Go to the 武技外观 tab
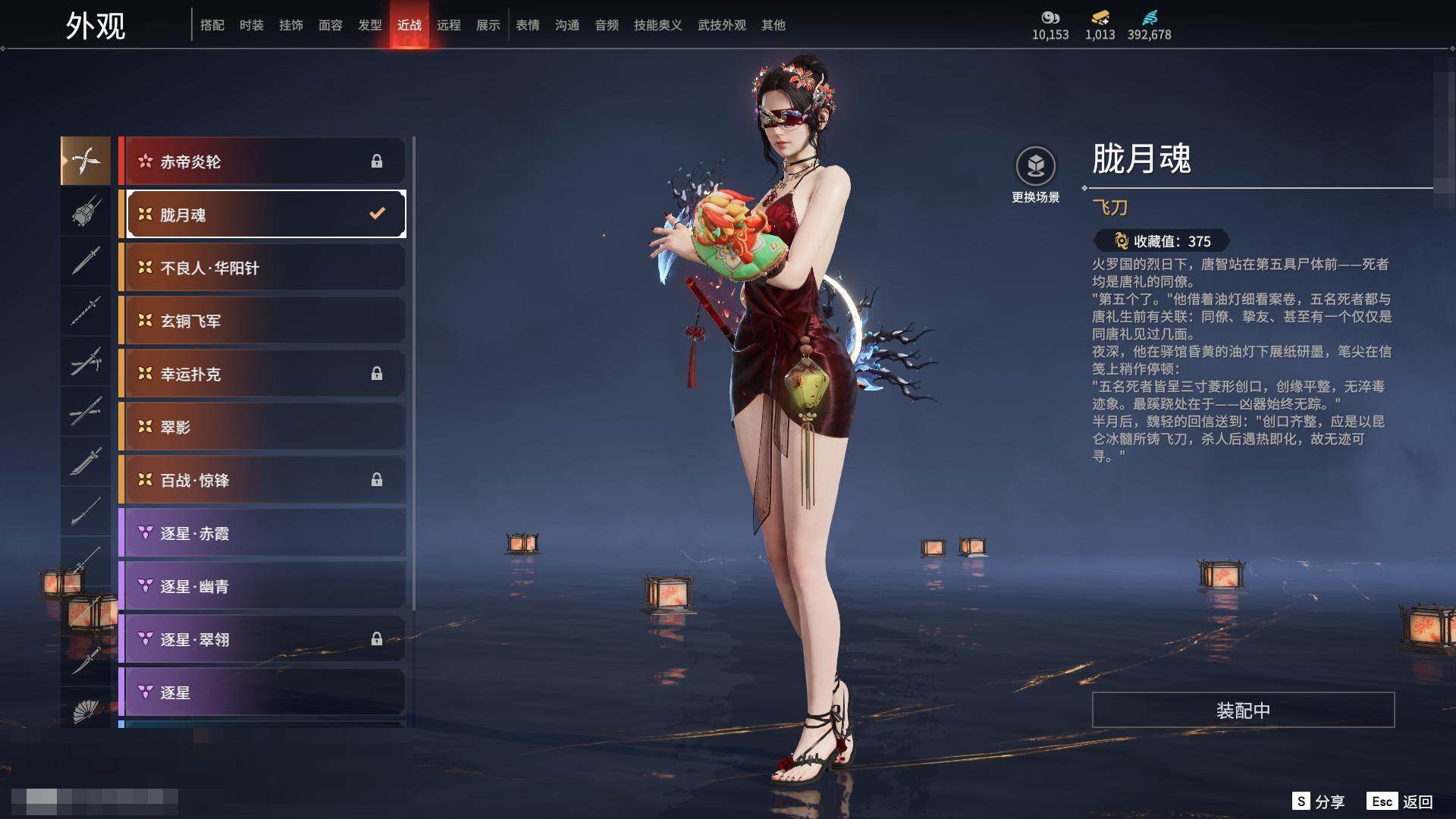 click(x=721, y=25)
